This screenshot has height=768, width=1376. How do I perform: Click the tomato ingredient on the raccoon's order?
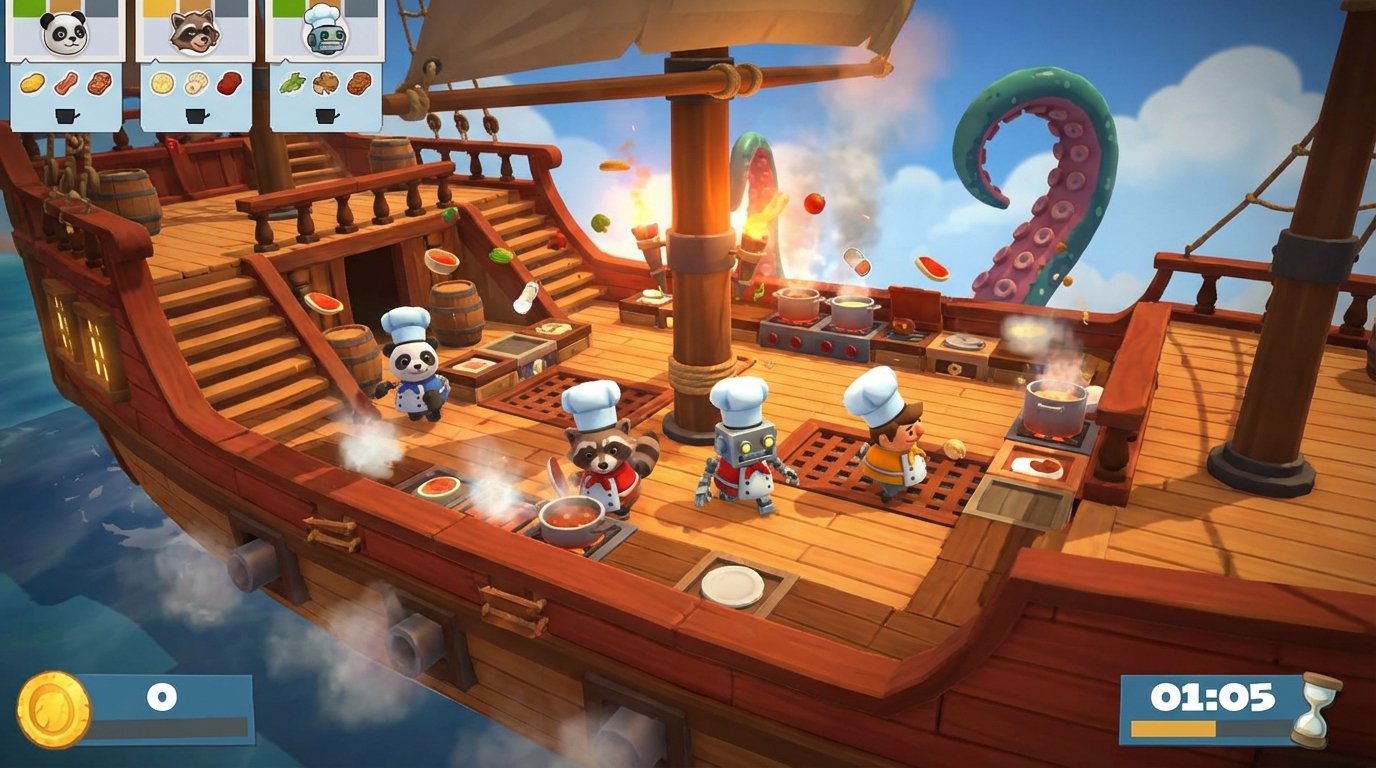coord(227,84)
